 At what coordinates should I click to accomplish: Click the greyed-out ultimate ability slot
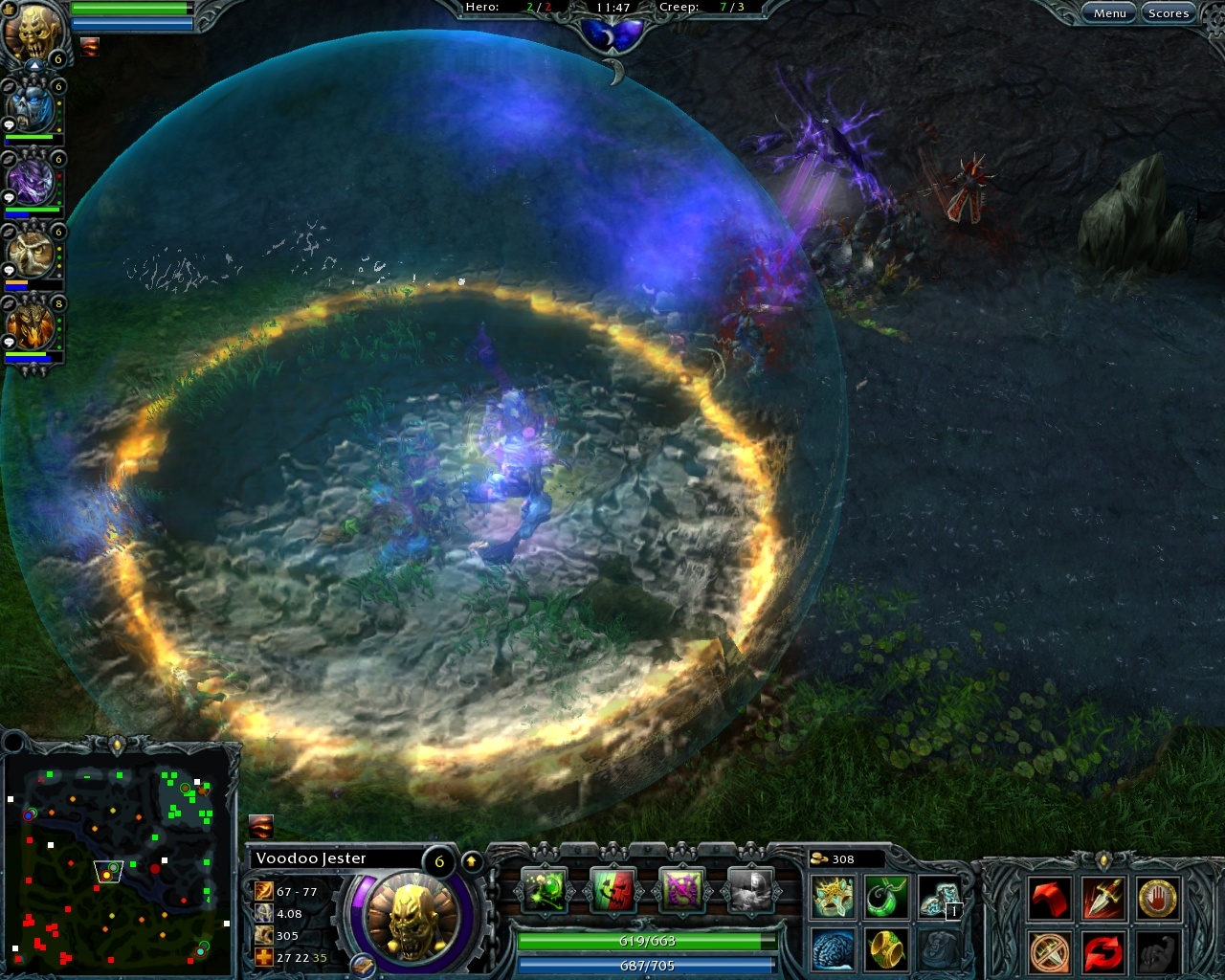click(749, 891)
